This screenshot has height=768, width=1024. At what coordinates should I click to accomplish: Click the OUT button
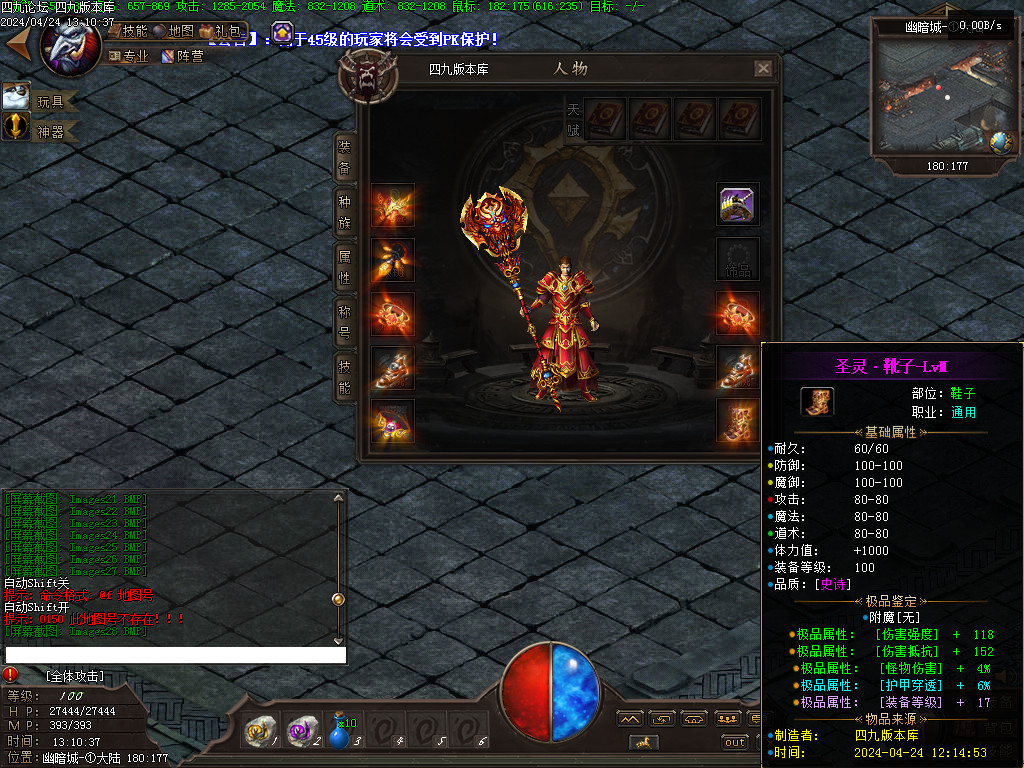click(x=735, y=742)
